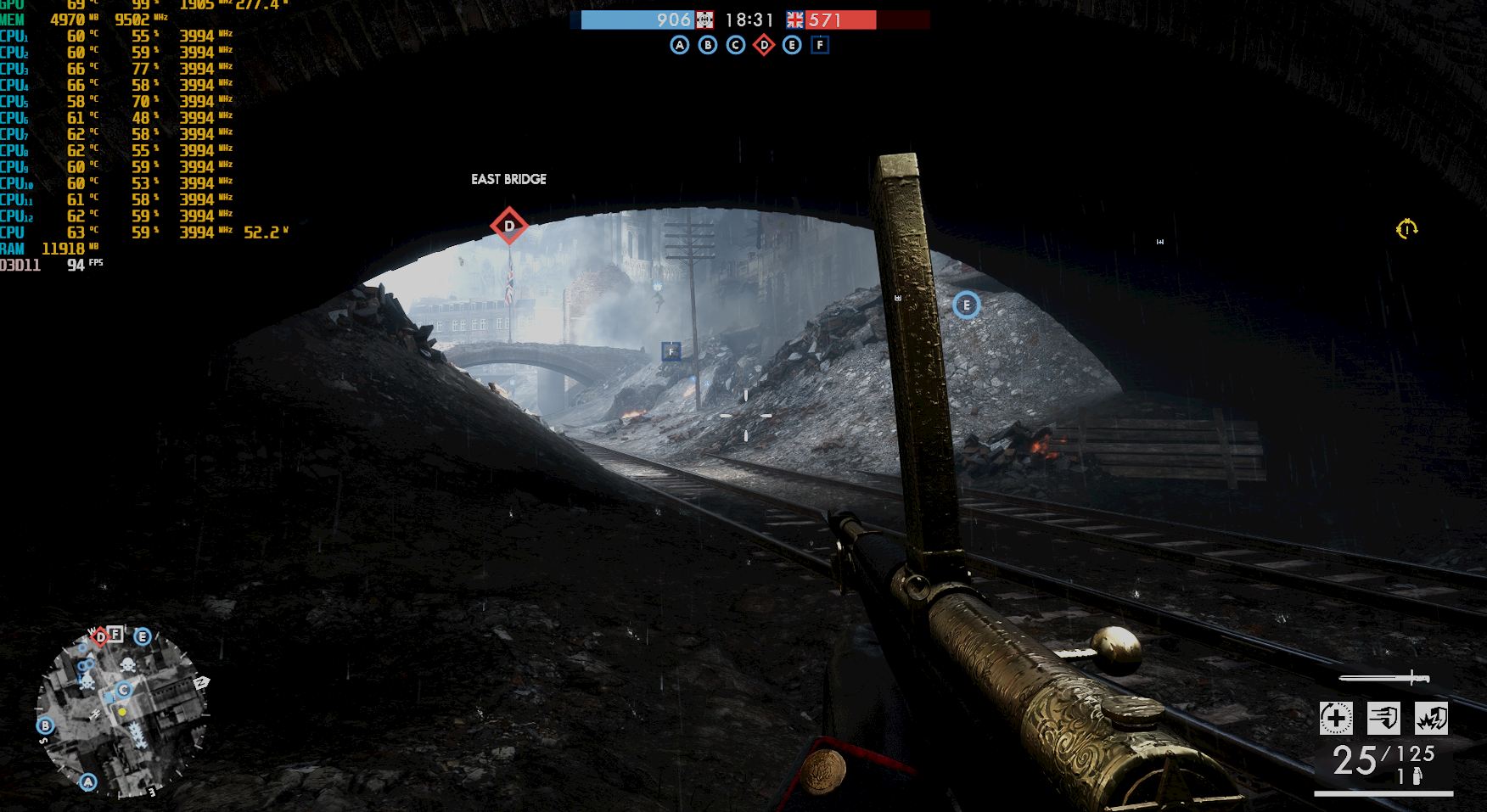
Task: Select objective A in the top flag row
Action: [x=679, y=45]
